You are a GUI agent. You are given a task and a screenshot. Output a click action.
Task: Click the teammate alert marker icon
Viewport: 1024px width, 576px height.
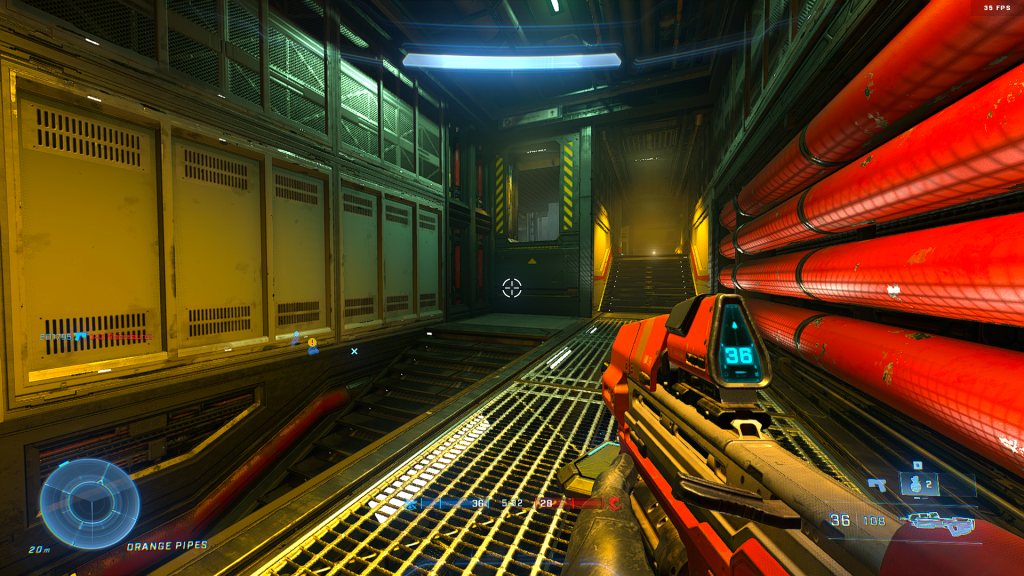pos(312,344)
